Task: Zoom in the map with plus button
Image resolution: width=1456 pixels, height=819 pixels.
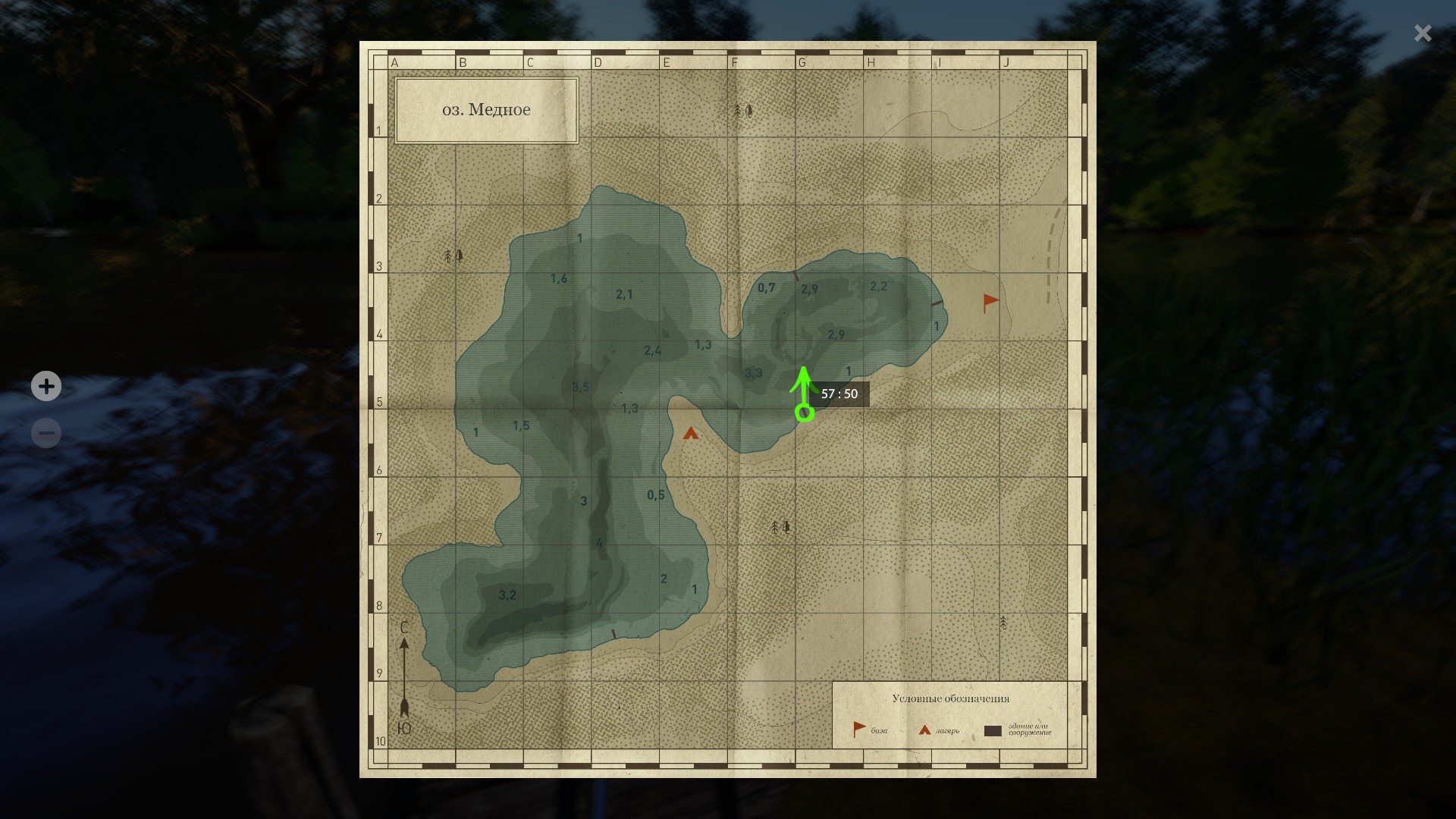Action: (46, 386)
